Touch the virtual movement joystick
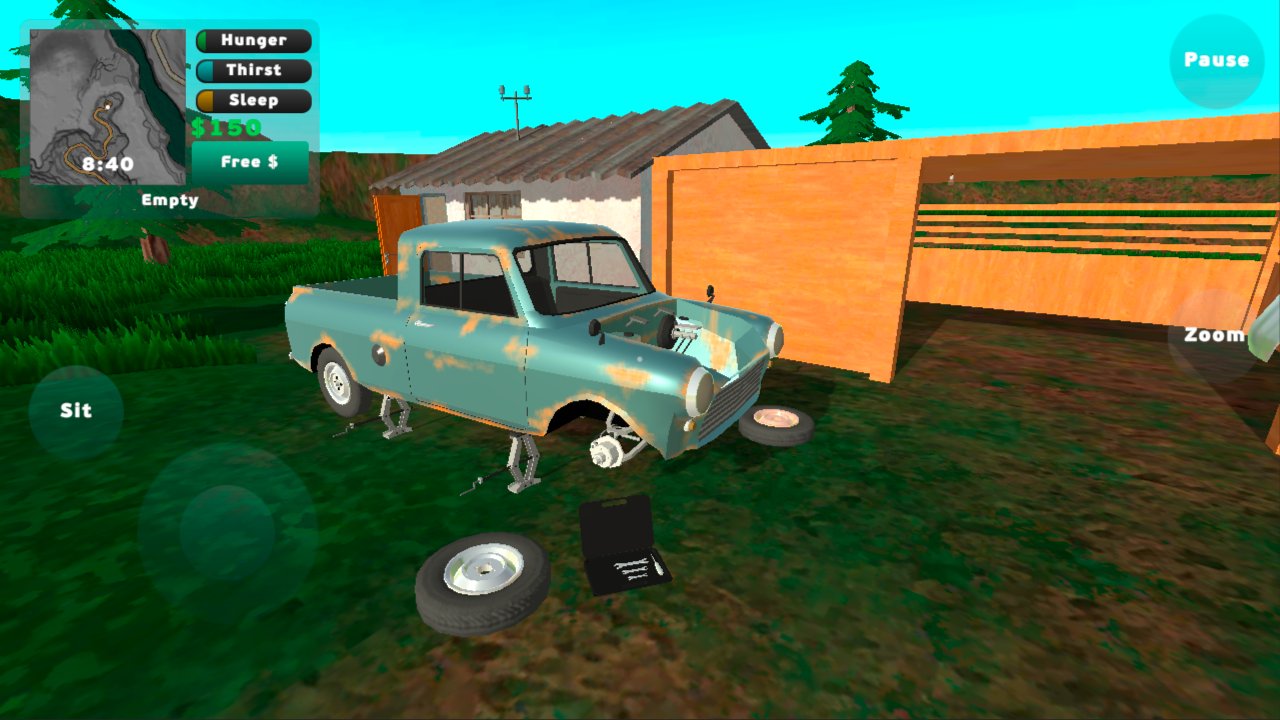Viewport: 1280px width, 720px height. tap(228, 530)
